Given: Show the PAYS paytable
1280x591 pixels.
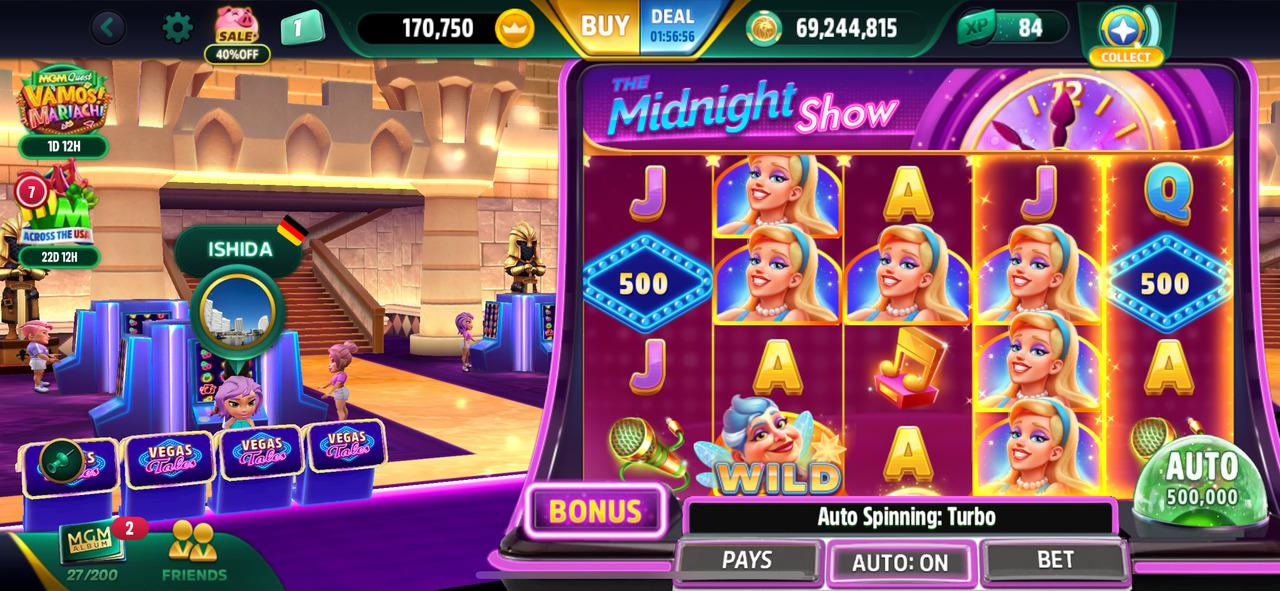Looking at the screenshot, I should coord(747,560).
